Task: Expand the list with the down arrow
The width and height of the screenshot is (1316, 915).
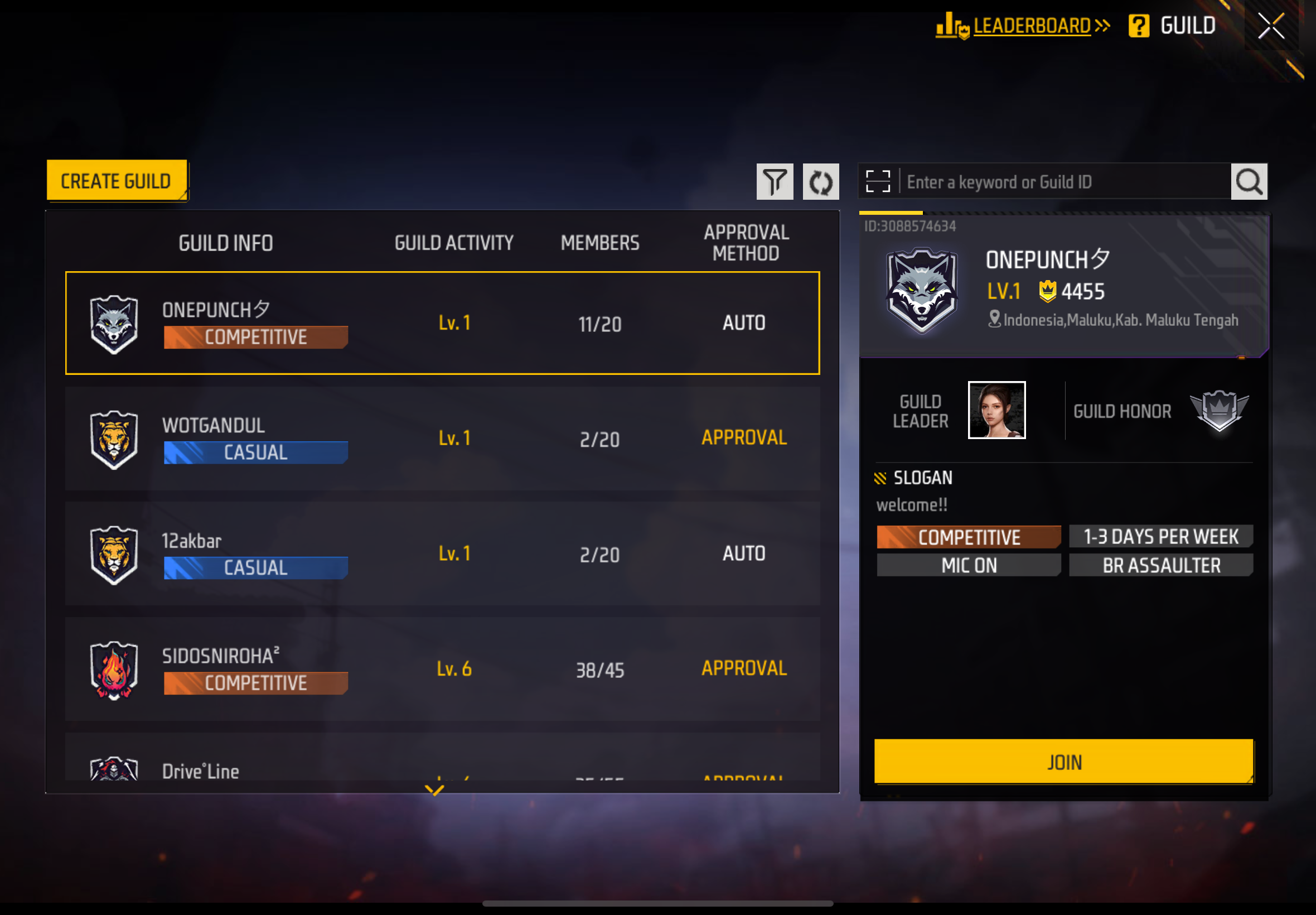Action: click(x=434, y=790)
